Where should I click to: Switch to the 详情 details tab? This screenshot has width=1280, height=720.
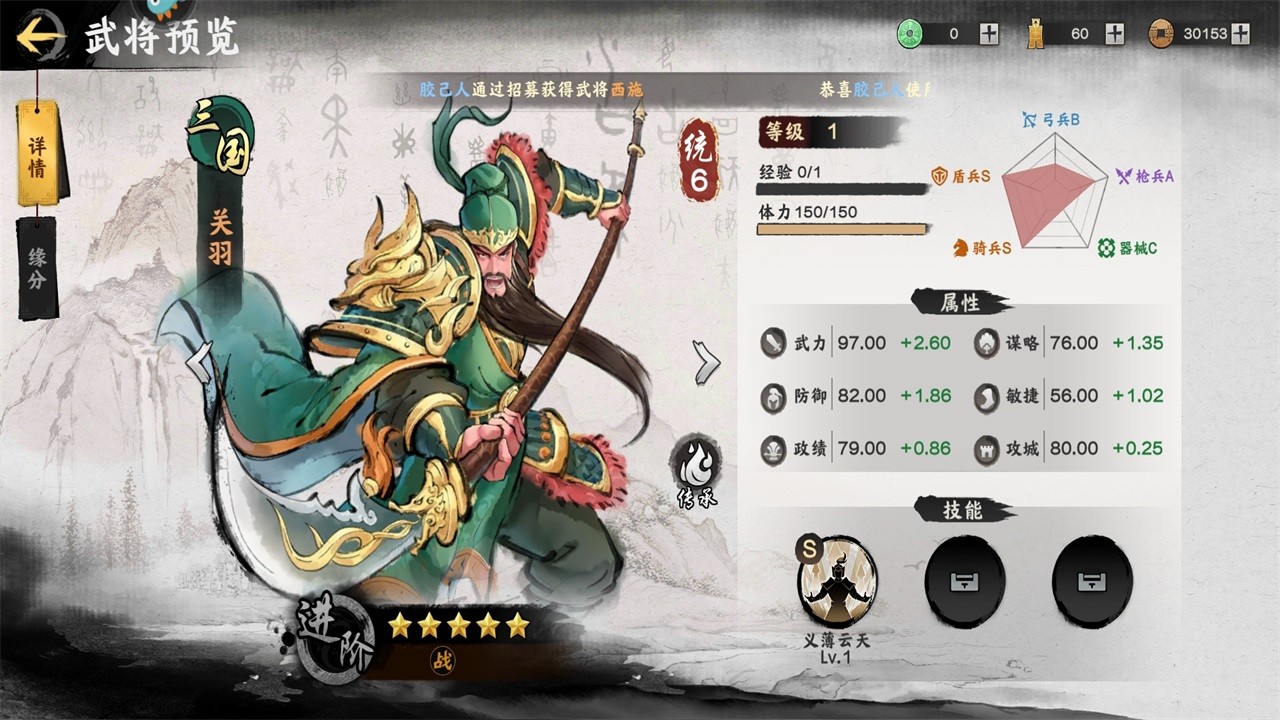(38, 153)
